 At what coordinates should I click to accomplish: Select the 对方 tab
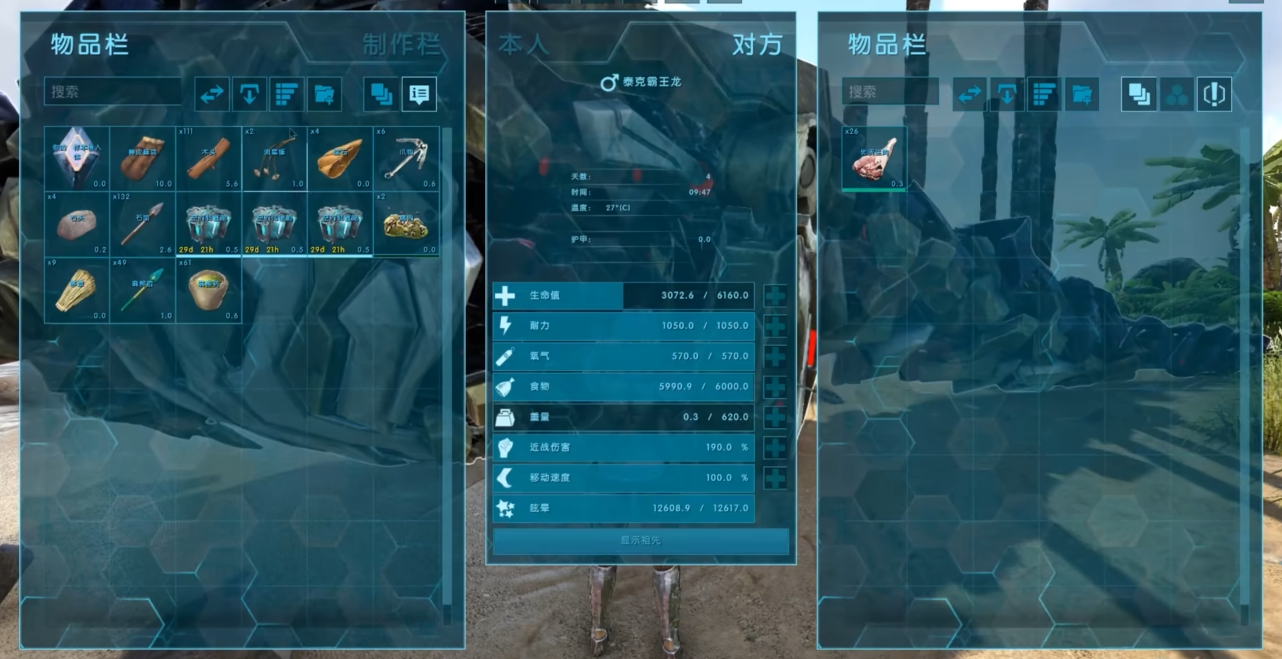[x=757, y=45]
